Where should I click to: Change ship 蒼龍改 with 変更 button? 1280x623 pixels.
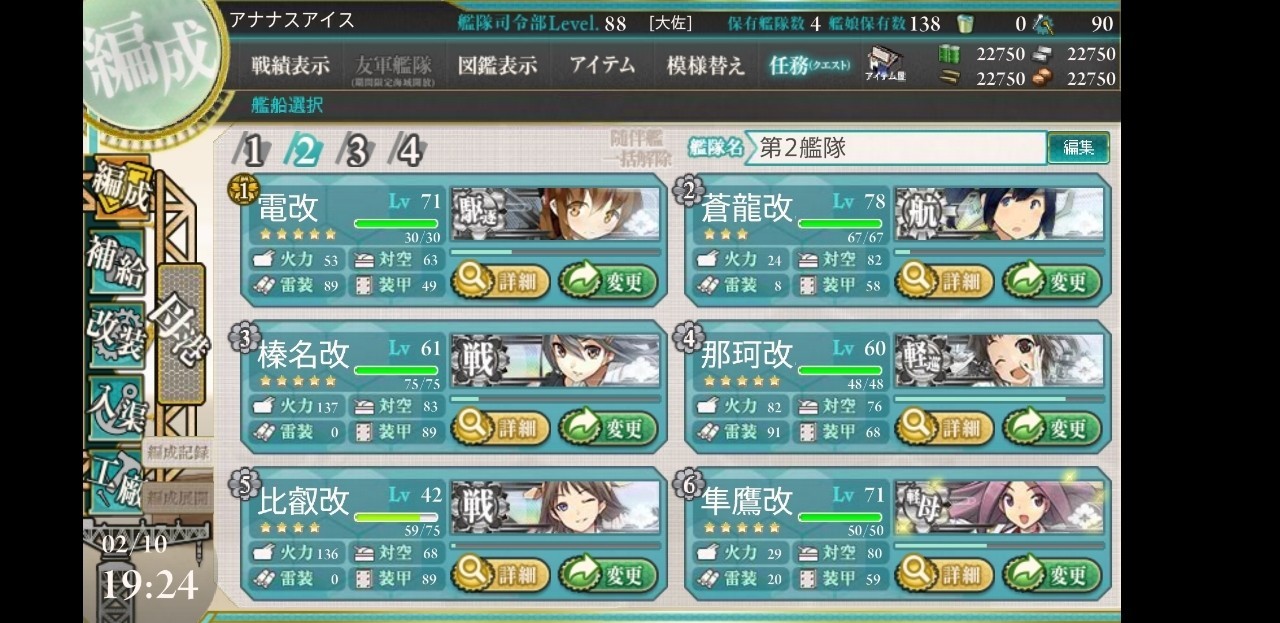tap(1052, 282)
